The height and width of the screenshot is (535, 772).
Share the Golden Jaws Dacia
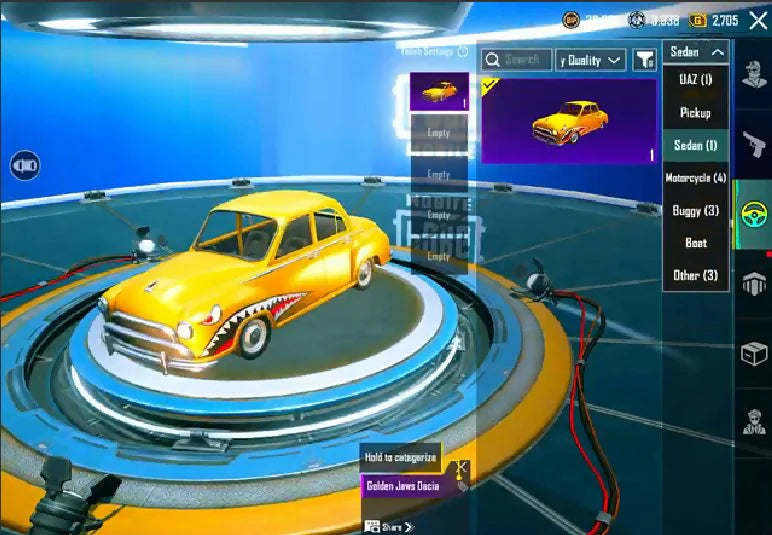point(388,526)
